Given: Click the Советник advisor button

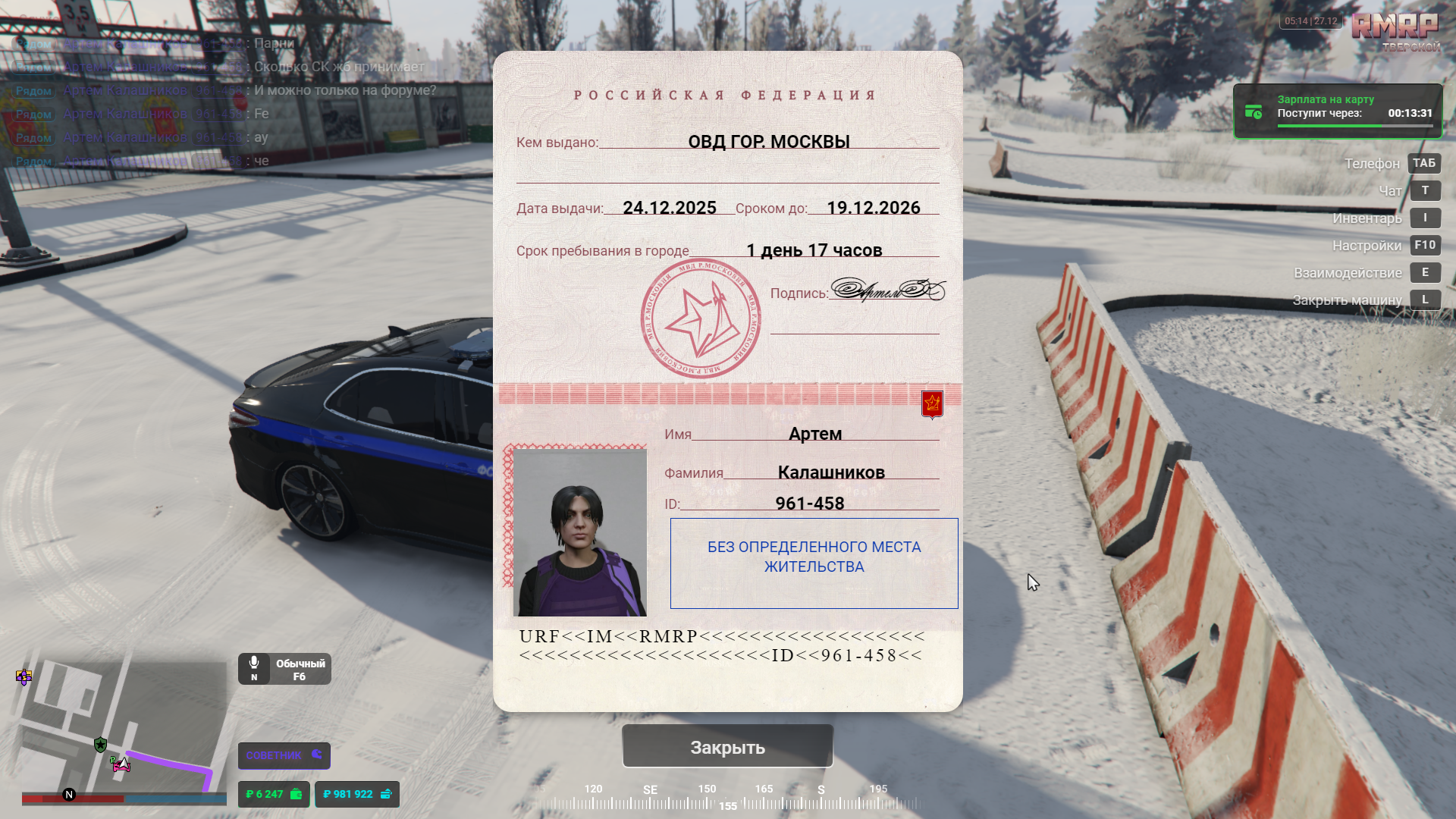Looking at the screenshot, I should pos(284,755).
